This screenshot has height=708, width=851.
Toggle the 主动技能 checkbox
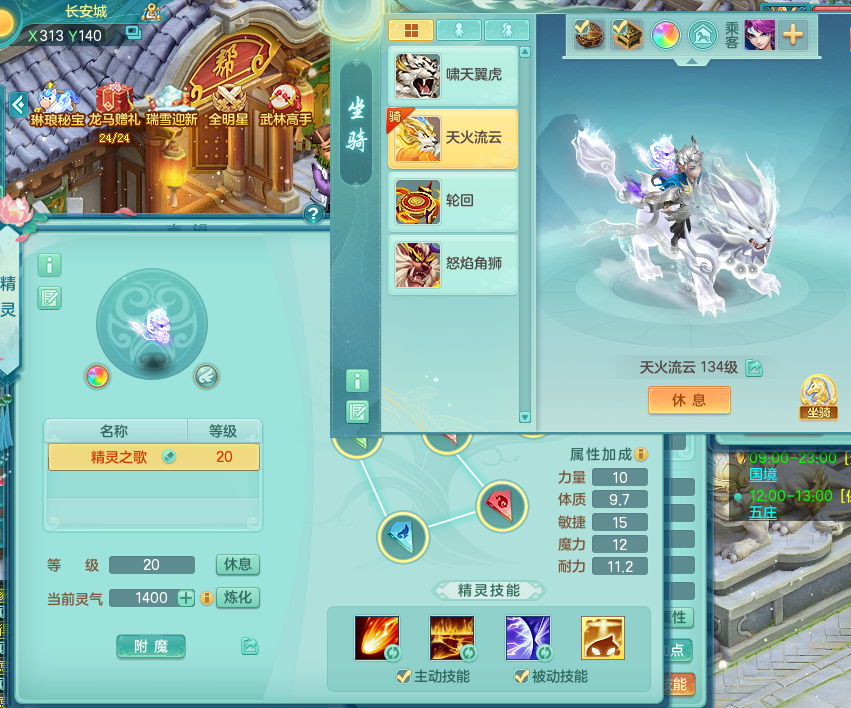coord(404,677)
